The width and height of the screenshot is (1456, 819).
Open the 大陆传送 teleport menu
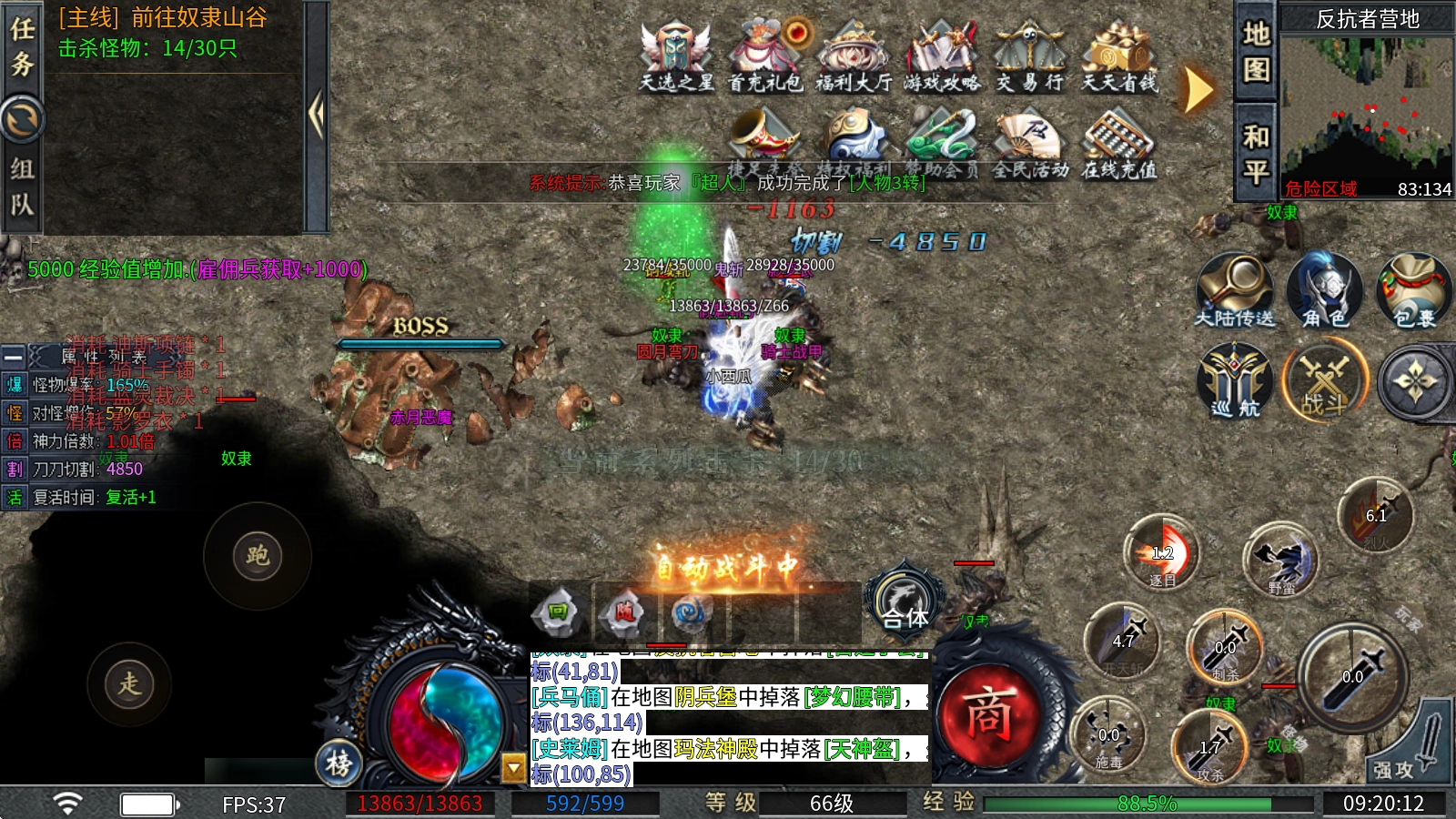pyautogui.click(x=1235, y=289)
